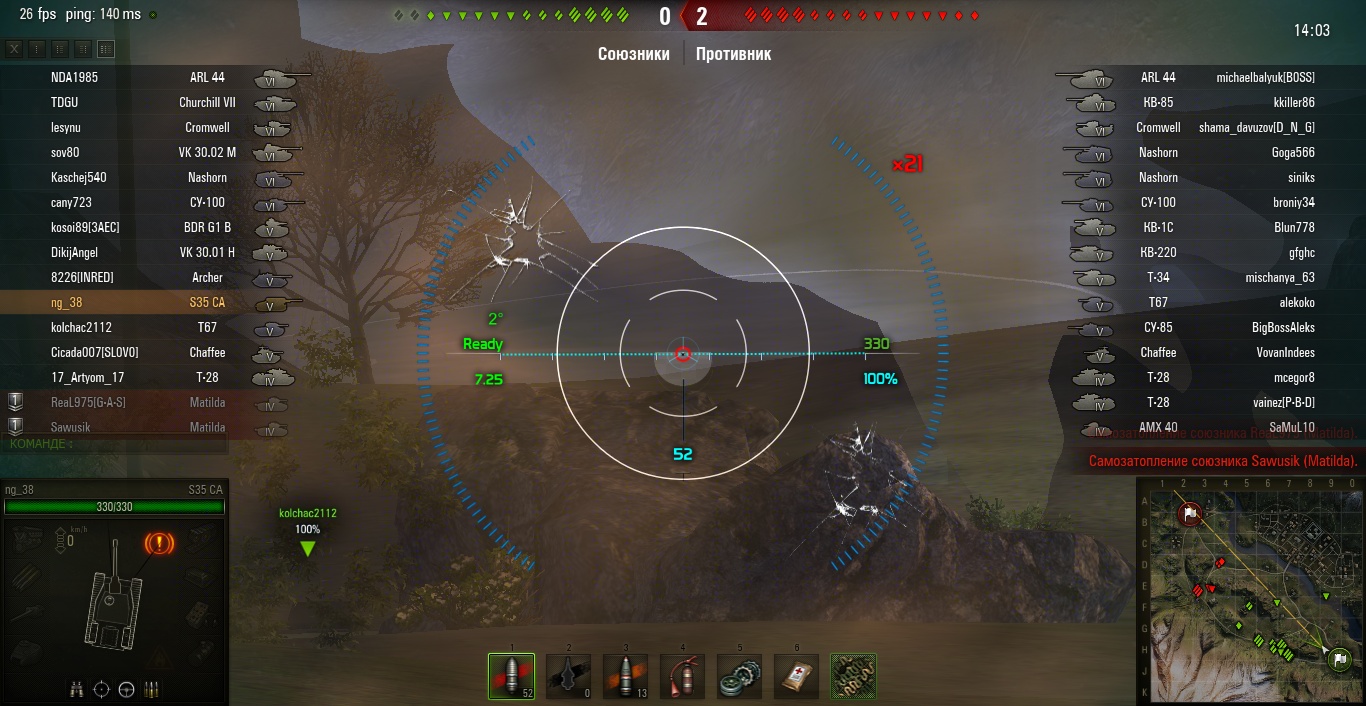Click the Союзники allies score label
This screenshot has height=706, width=1366.
pyautogui.click(x=633, y=54)
